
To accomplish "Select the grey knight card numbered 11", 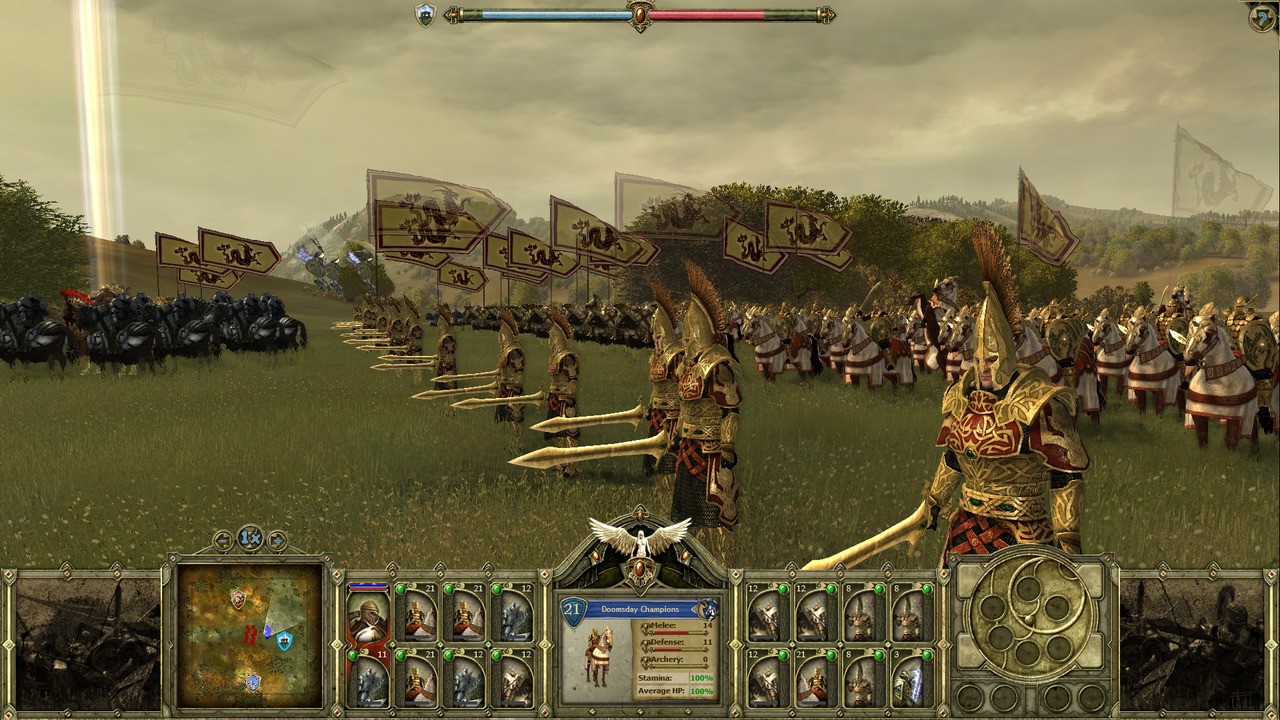I will tap(368, 678).
